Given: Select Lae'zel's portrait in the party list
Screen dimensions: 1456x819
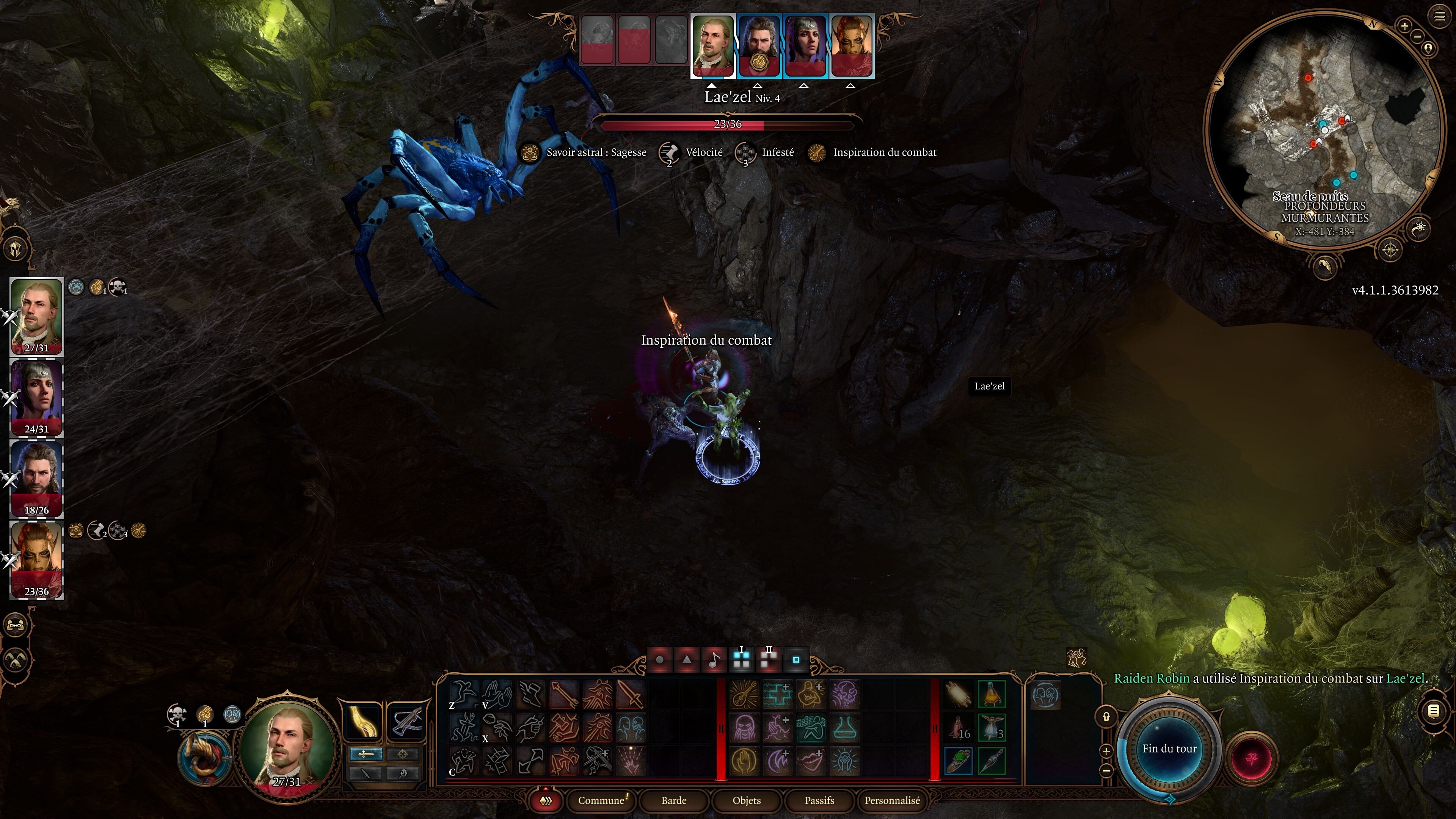Looking at the screenshot, I should [37, 560].
